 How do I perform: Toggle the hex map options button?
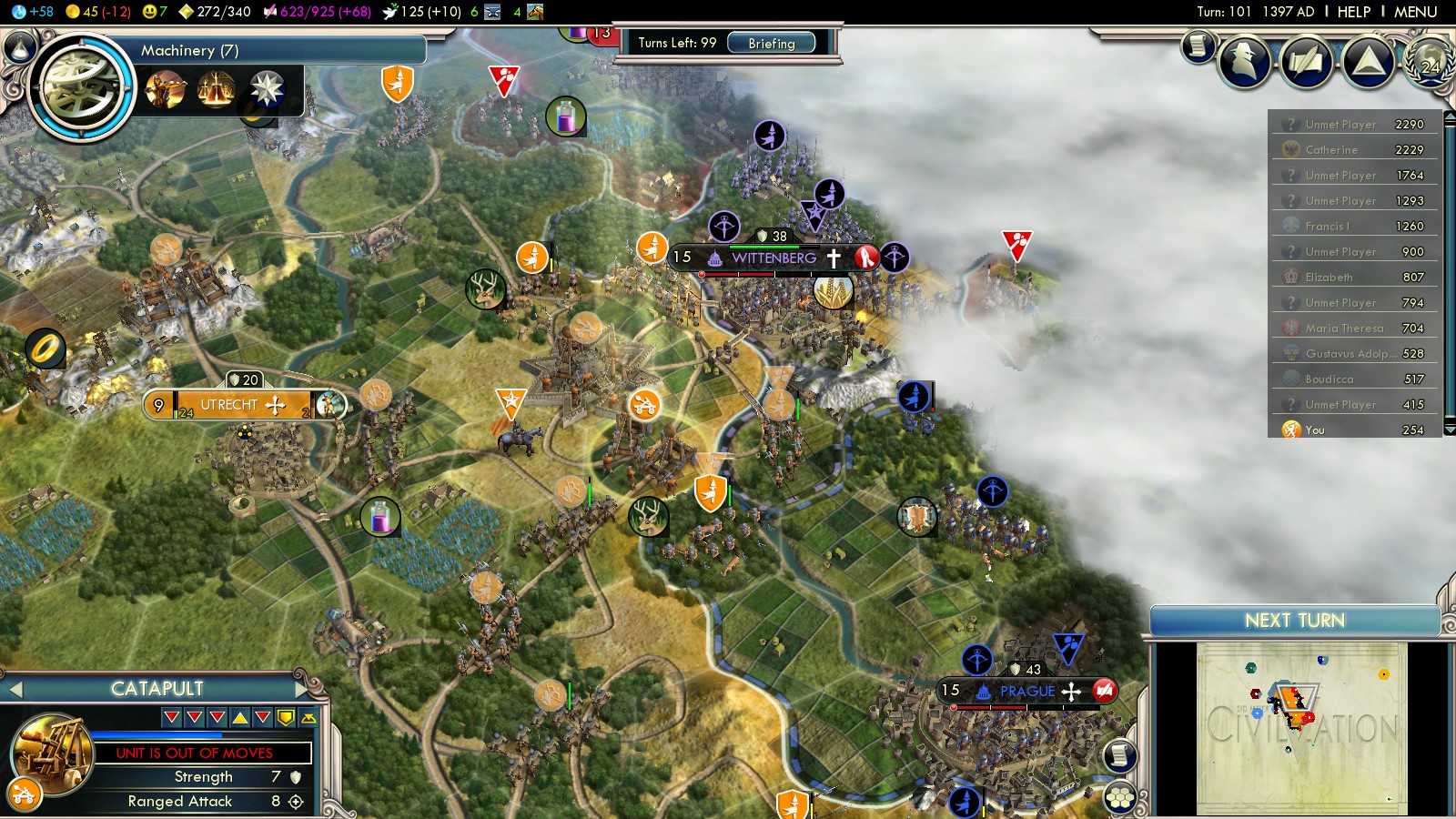pyautogui.click(x=1120, y=798)
